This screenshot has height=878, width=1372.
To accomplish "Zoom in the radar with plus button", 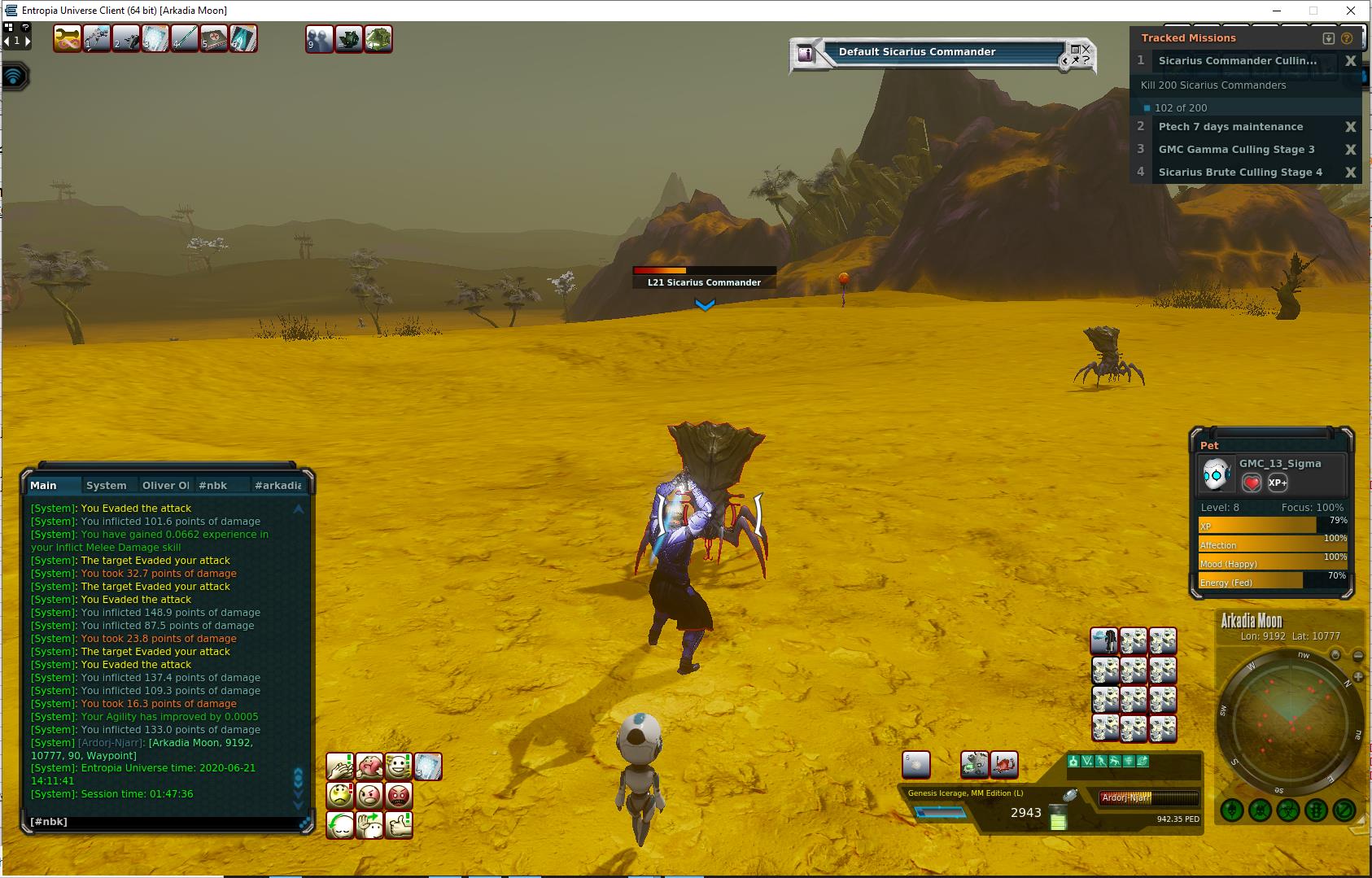I will point(1358,677).
